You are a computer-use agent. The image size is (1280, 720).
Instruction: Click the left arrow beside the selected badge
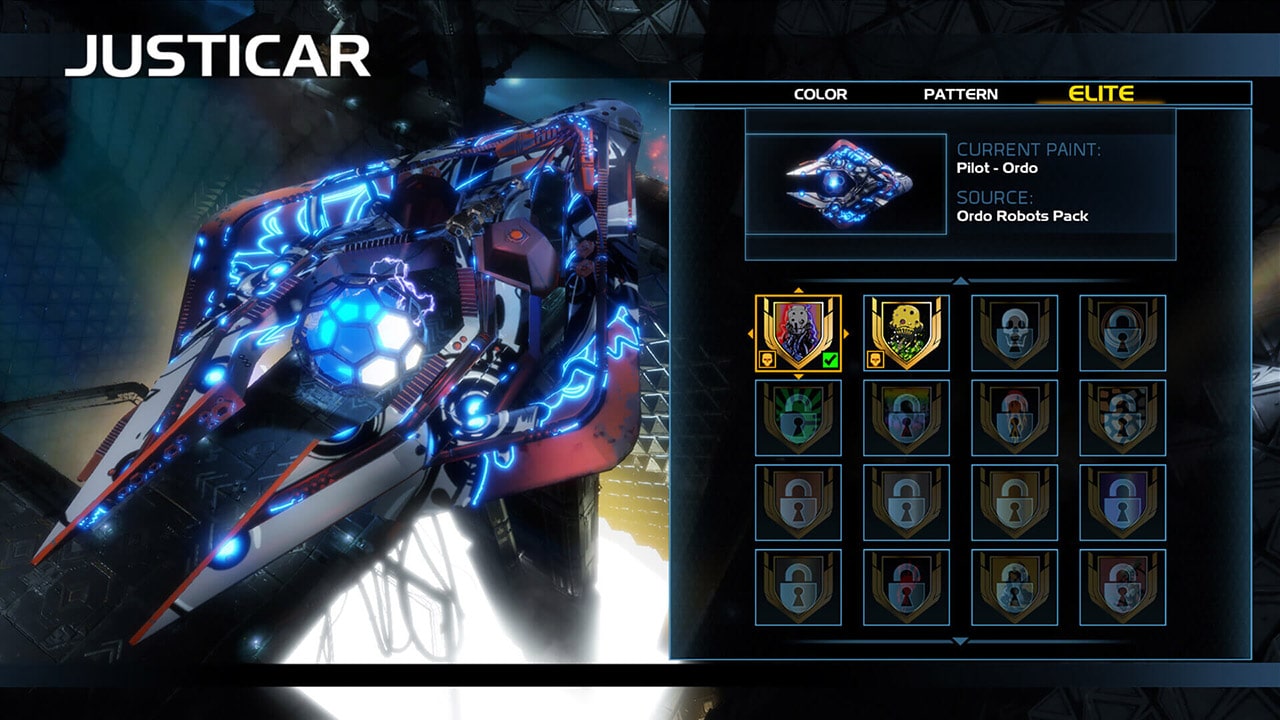pos(751,331)
